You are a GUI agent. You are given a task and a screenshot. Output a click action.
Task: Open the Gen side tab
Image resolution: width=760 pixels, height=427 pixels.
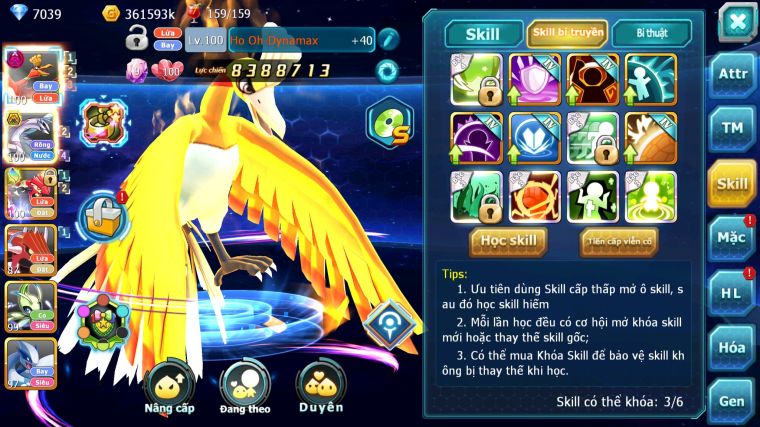point(733,401)
